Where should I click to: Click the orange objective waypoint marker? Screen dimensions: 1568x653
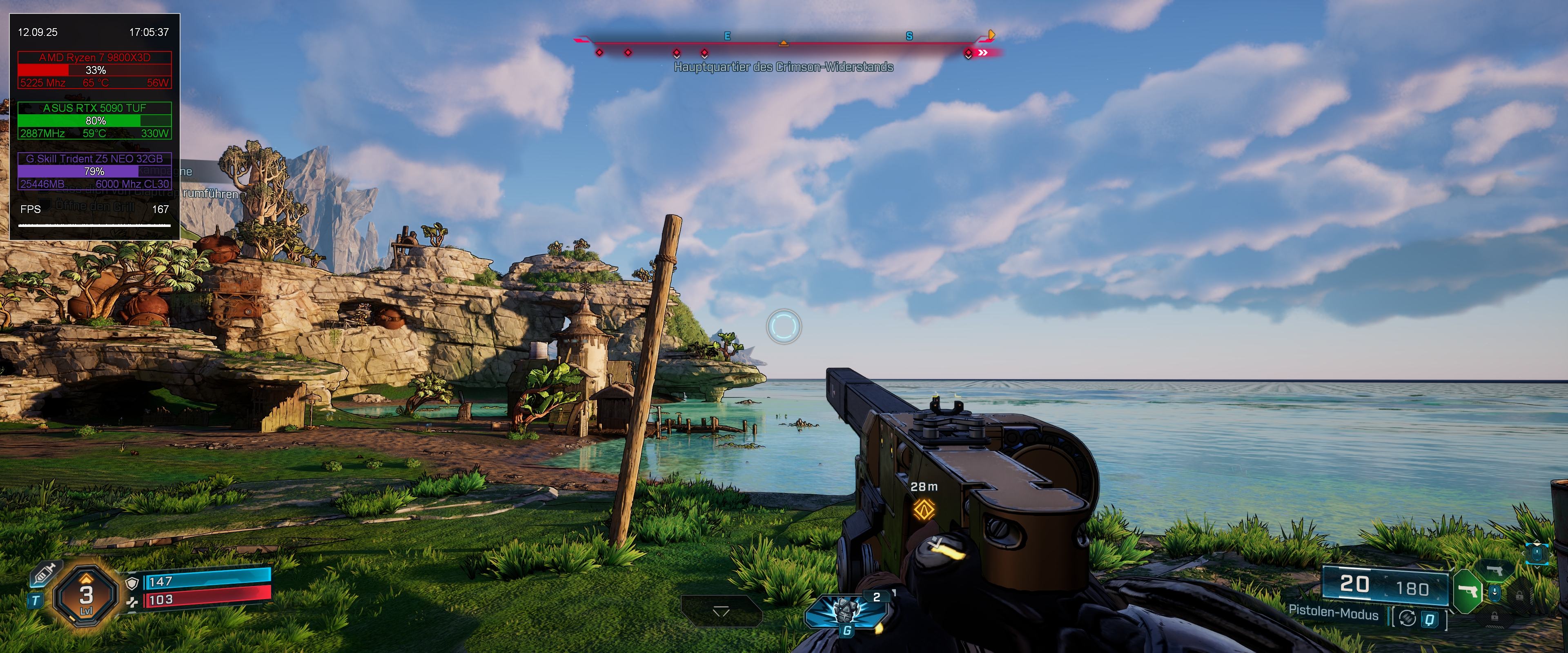point(924,509)
